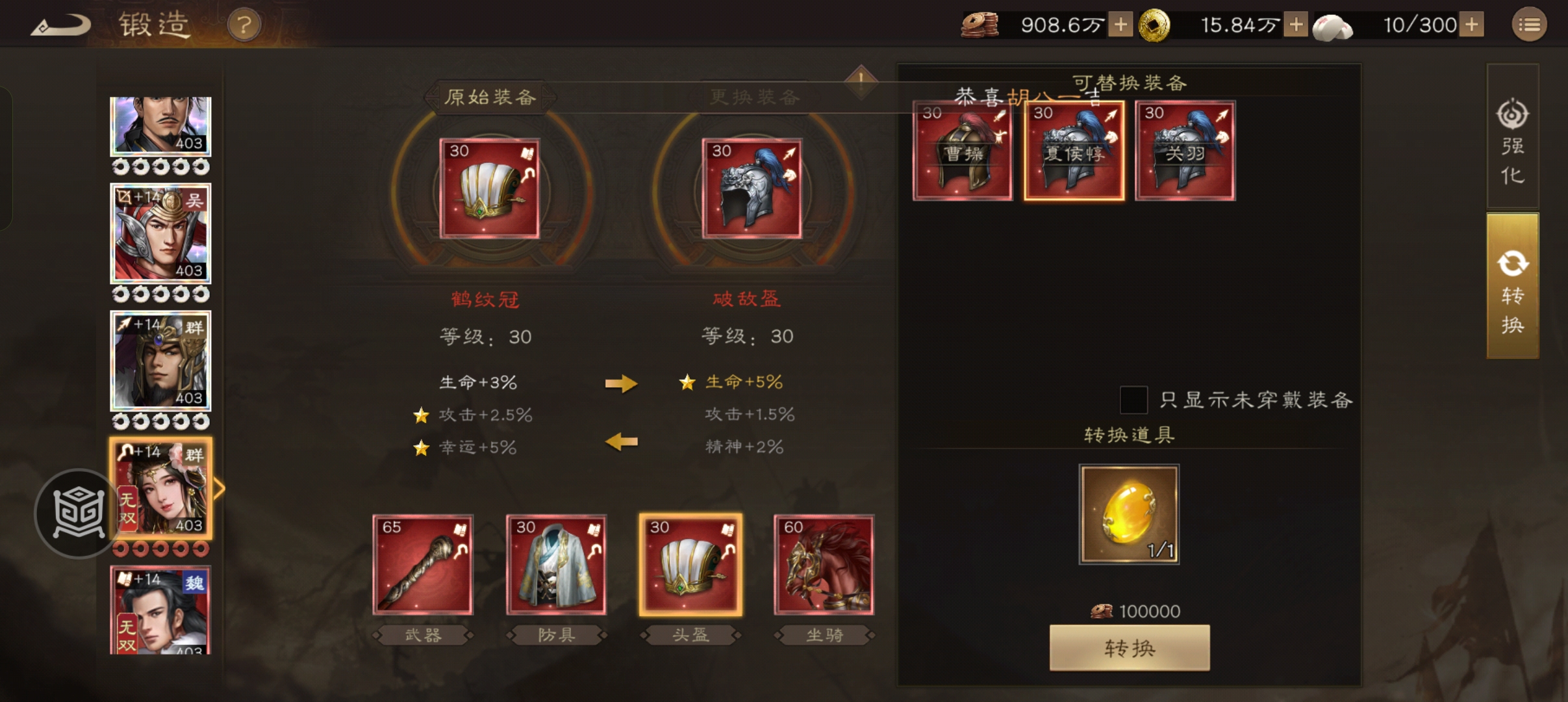Expand the selected character's detail arrow
The image size is (1568, 702).
(x=220, y=487)
